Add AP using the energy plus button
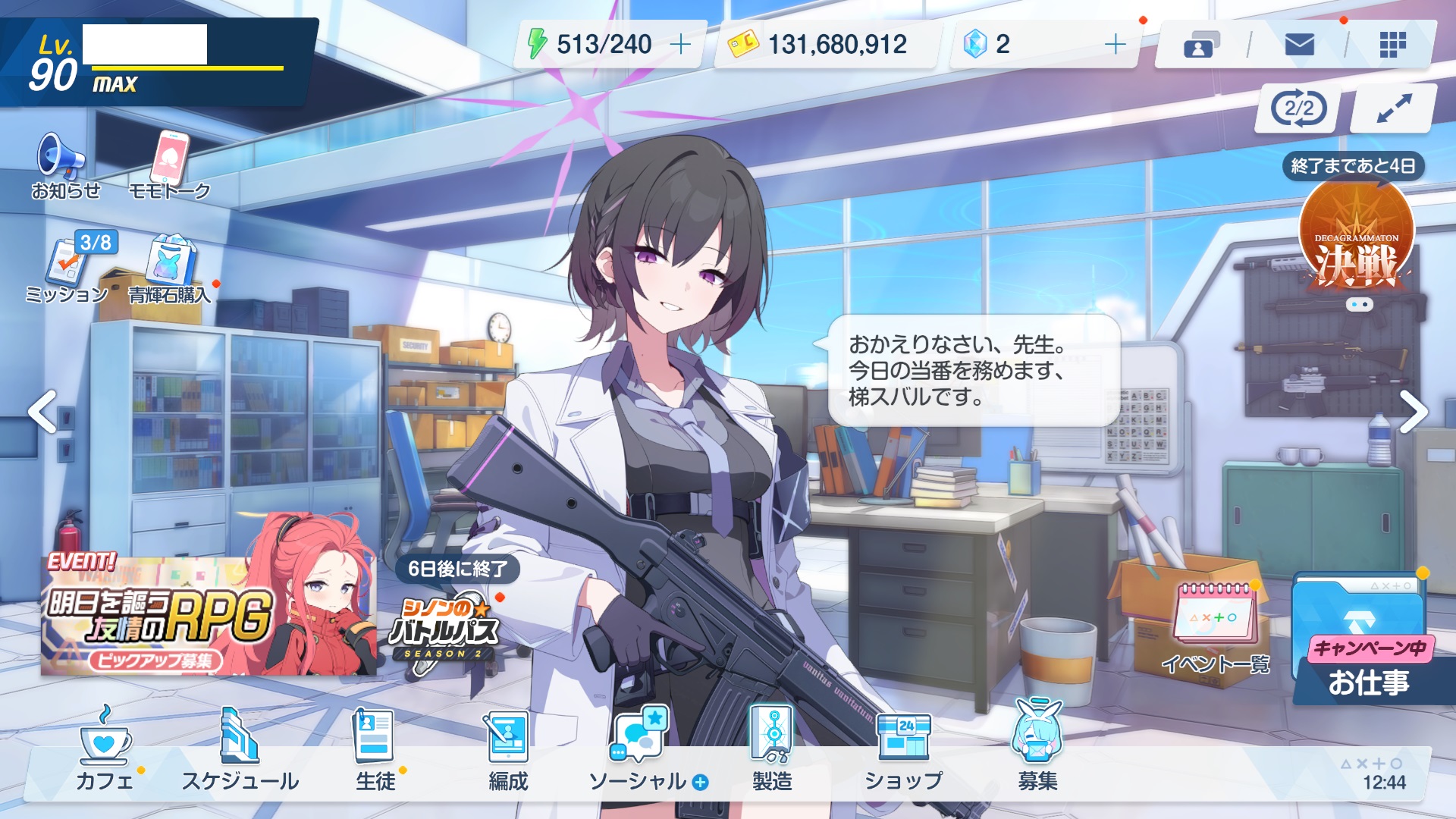Screen dimensions: 1456x819 [x=680, y=45]
